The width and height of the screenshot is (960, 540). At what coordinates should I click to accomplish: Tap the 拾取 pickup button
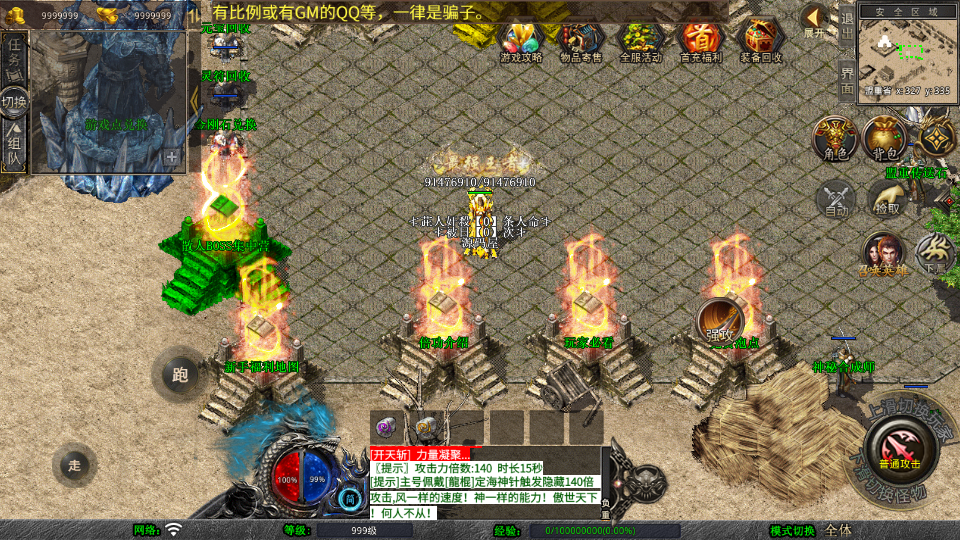886,198
